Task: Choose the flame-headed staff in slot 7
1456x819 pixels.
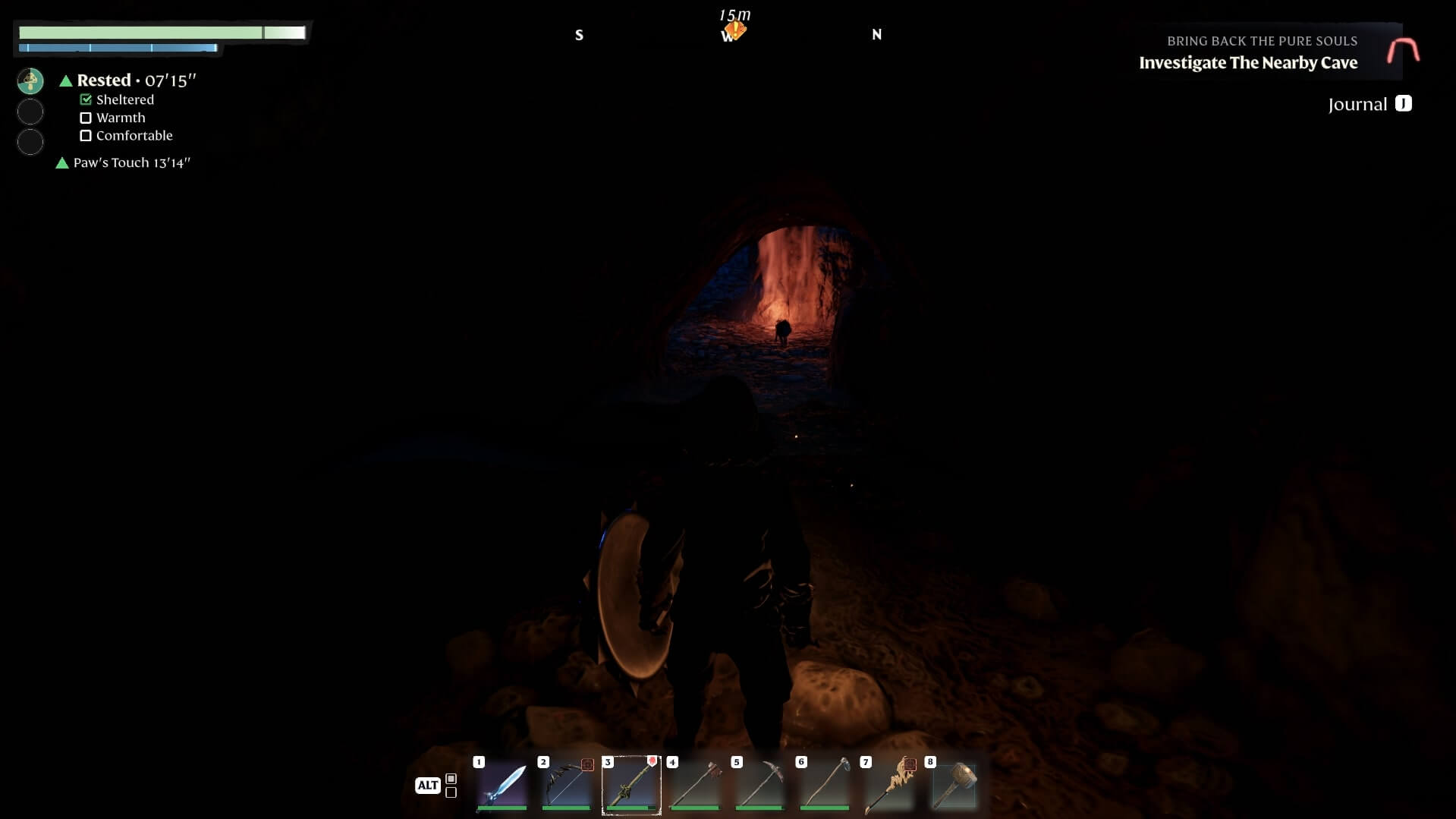Action: pyautogui.click(x=888, y=785)
